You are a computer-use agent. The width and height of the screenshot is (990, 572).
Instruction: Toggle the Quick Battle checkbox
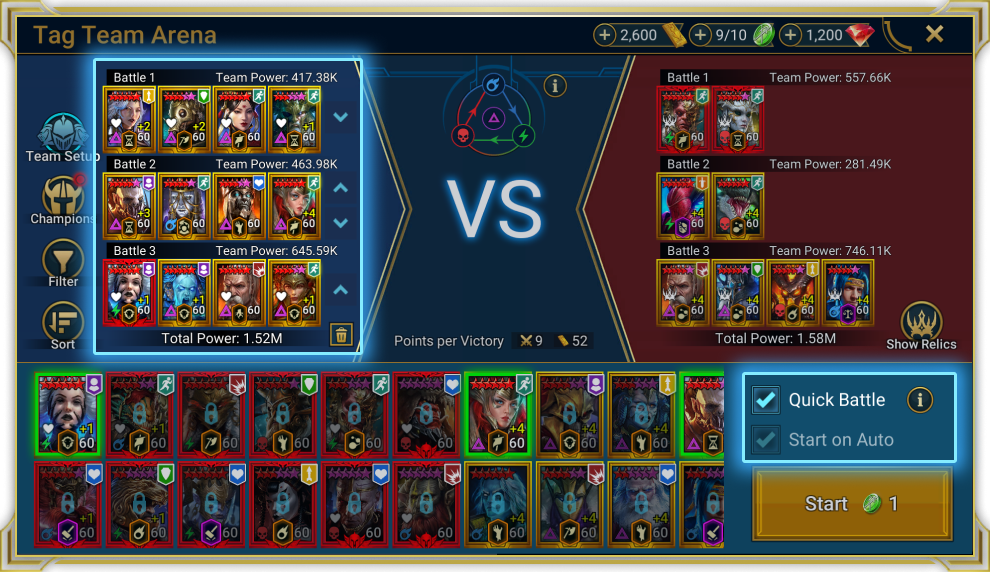click(x=767, y=400)
